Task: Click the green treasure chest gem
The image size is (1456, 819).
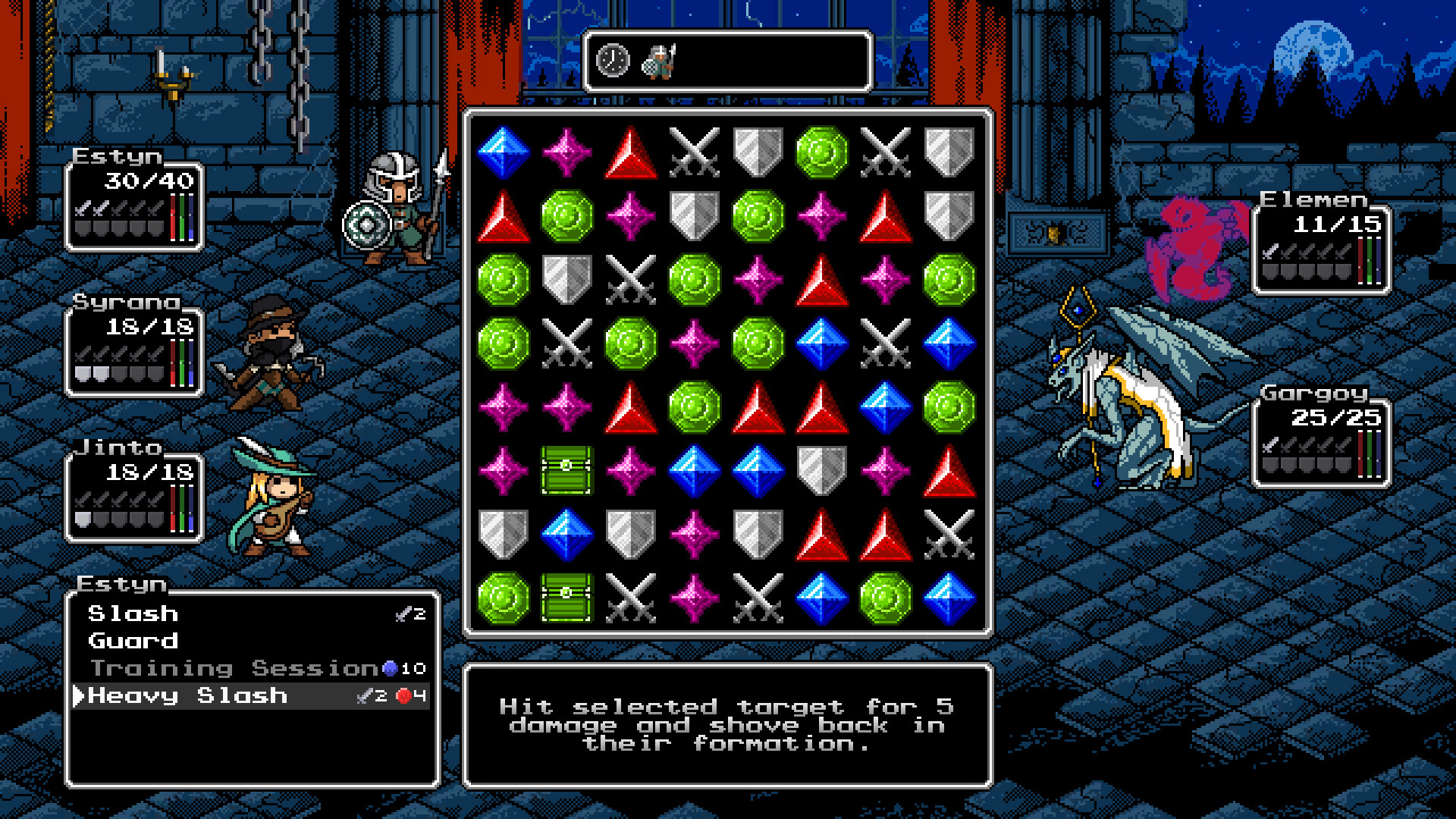Action: pyautogui.click(x=567, y=469)
